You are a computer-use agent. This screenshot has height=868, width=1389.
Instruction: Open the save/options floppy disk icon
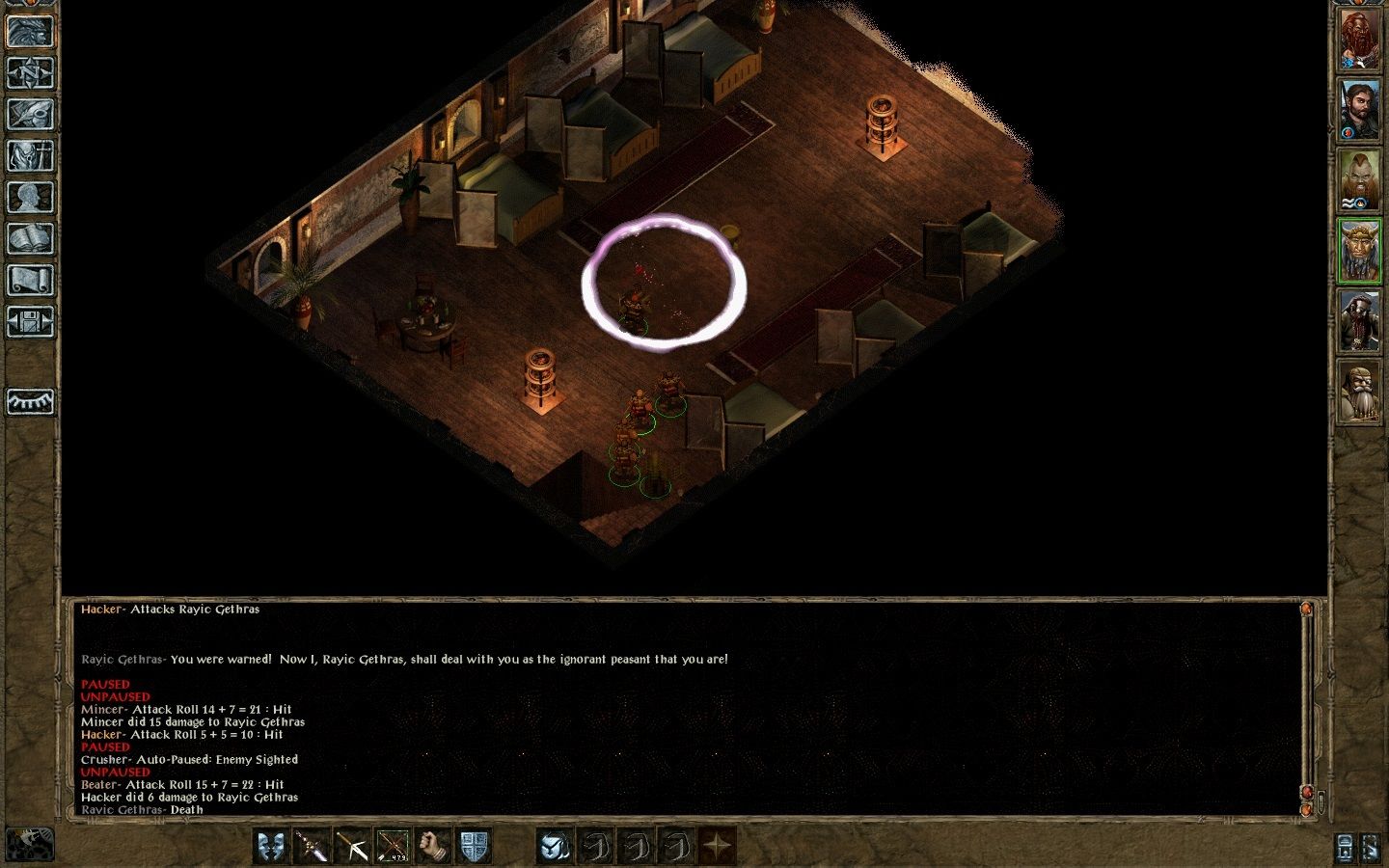[30, 321]
